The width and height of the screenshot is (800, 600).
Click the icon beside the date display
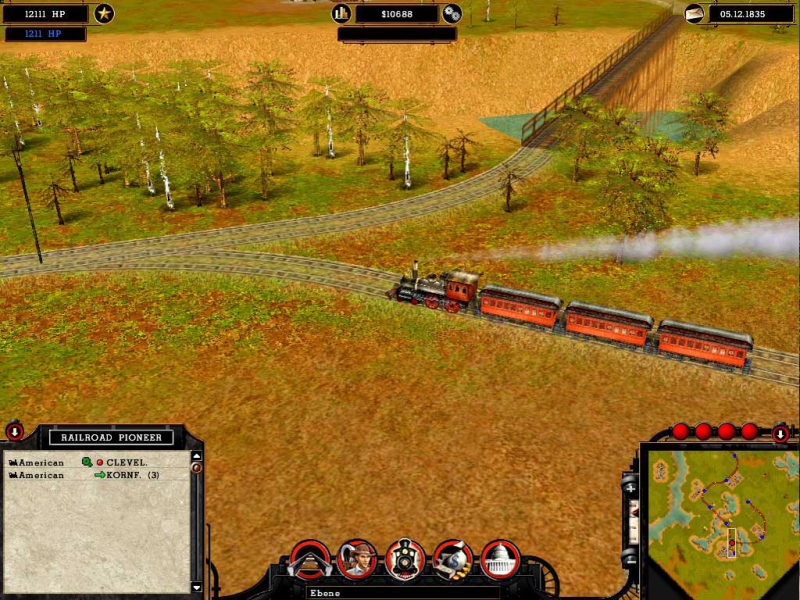(x=694, y=14)
